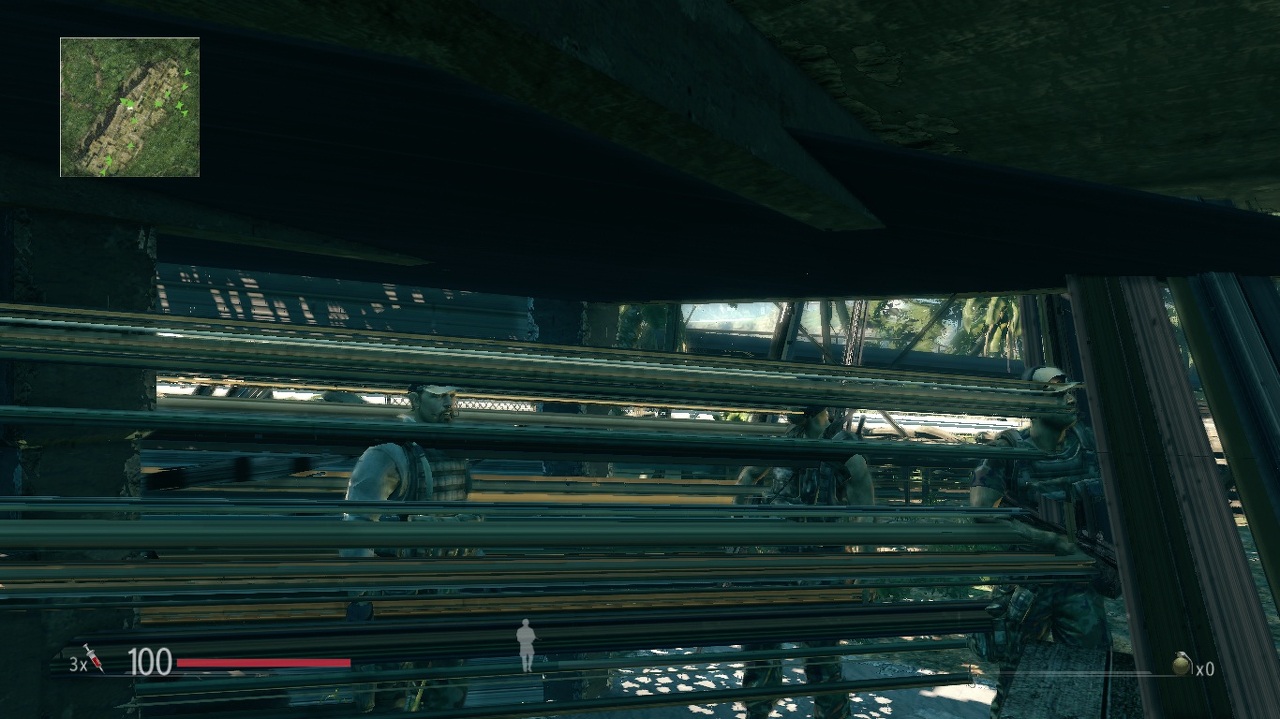Click the grenade icon
This screenshot has height=719, width=1280.
[1182, 663]
